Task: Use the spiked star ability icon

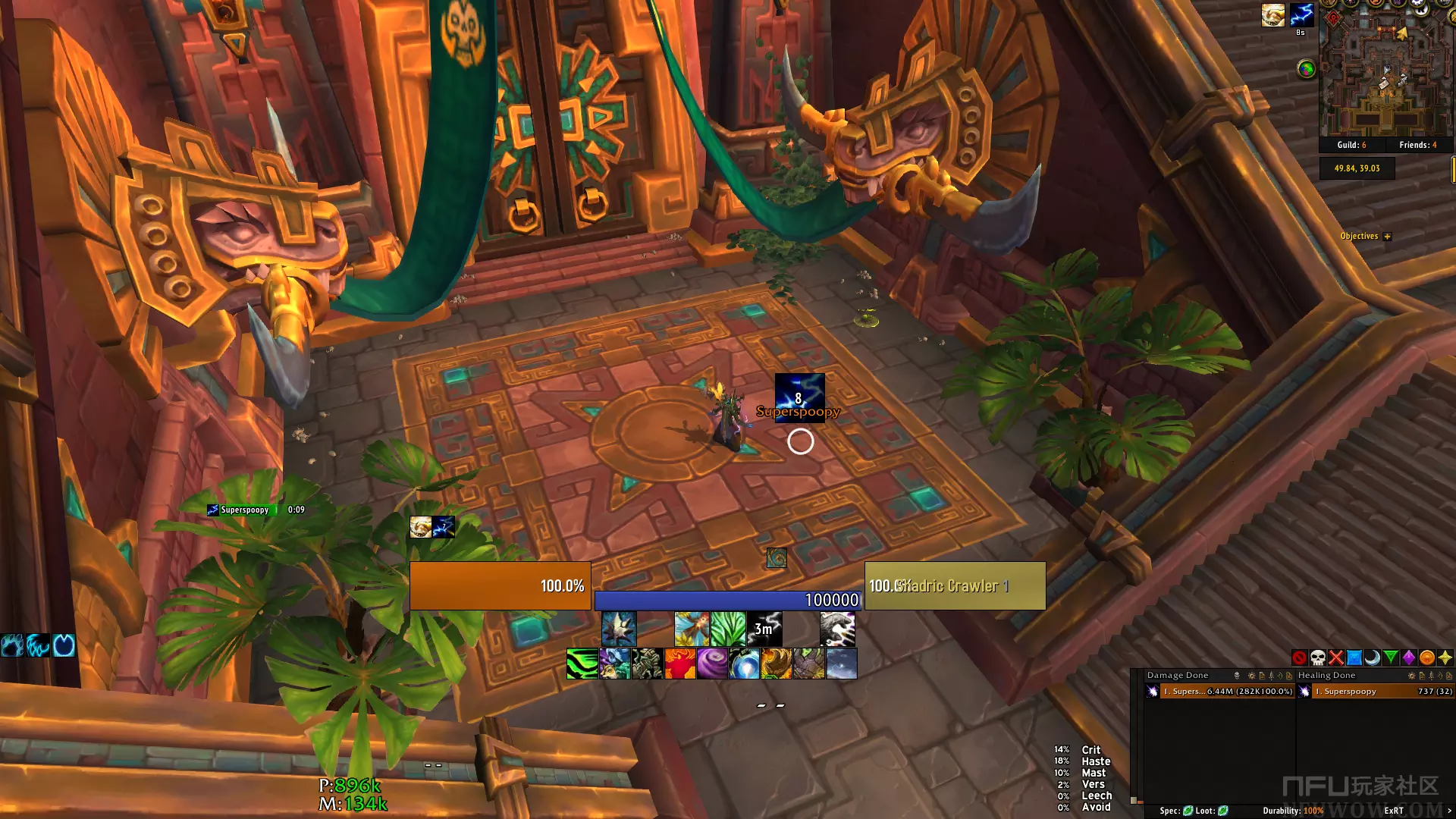Action: tap(619, 629)
